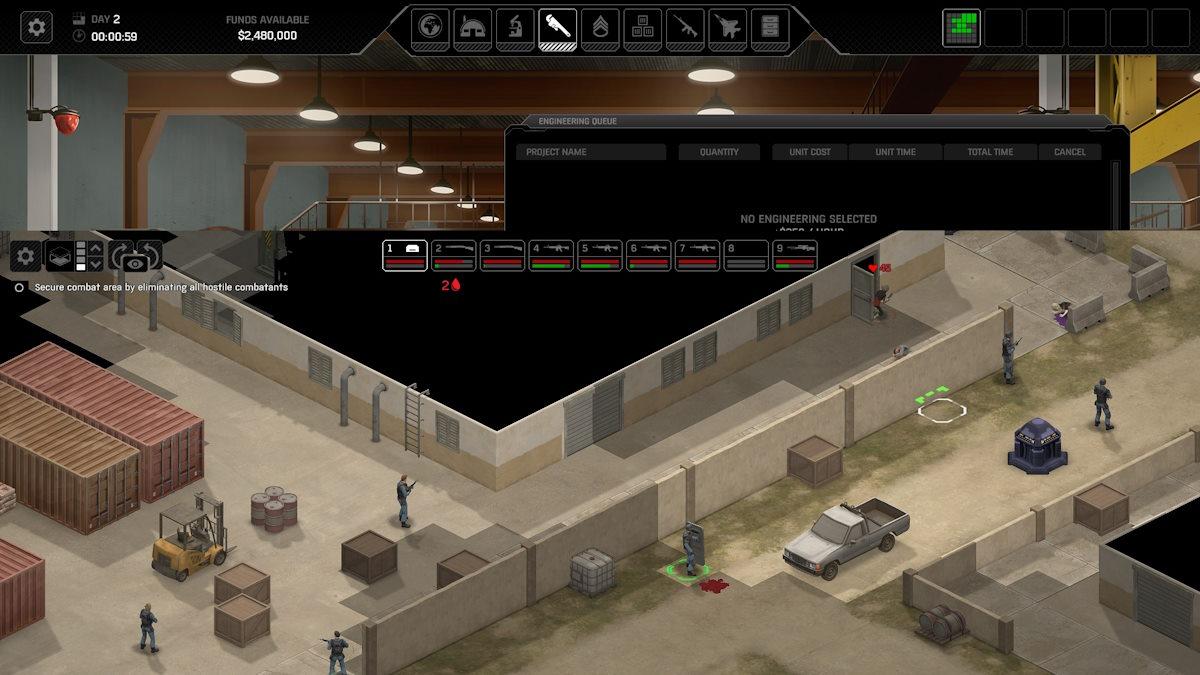Open the tactical gear options button
Image resolution: width=1200 pixels, height=675 pixels.
coord(26,256)
